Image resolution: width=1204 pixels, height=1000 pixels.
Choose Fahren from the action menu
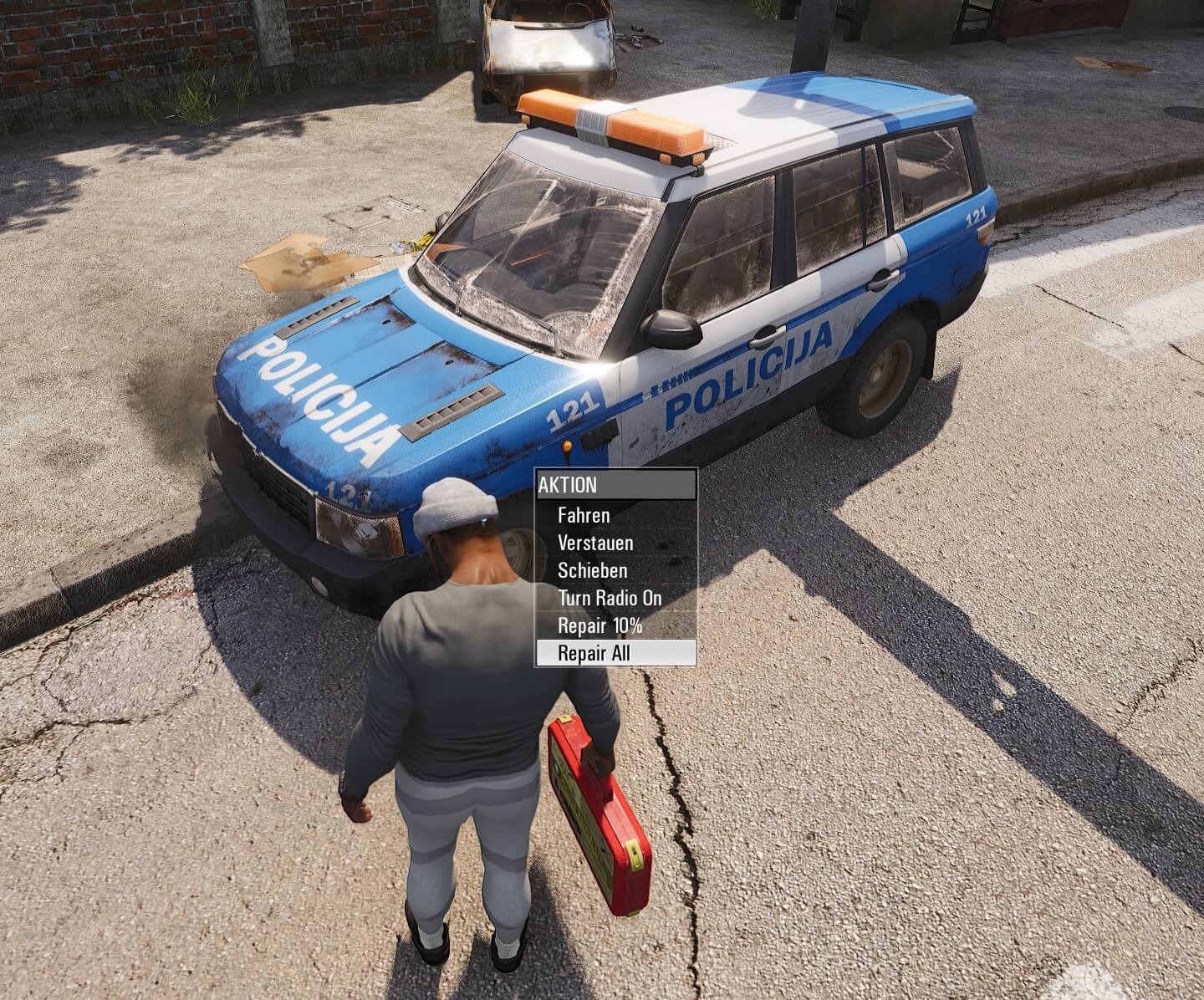(584, 515)
